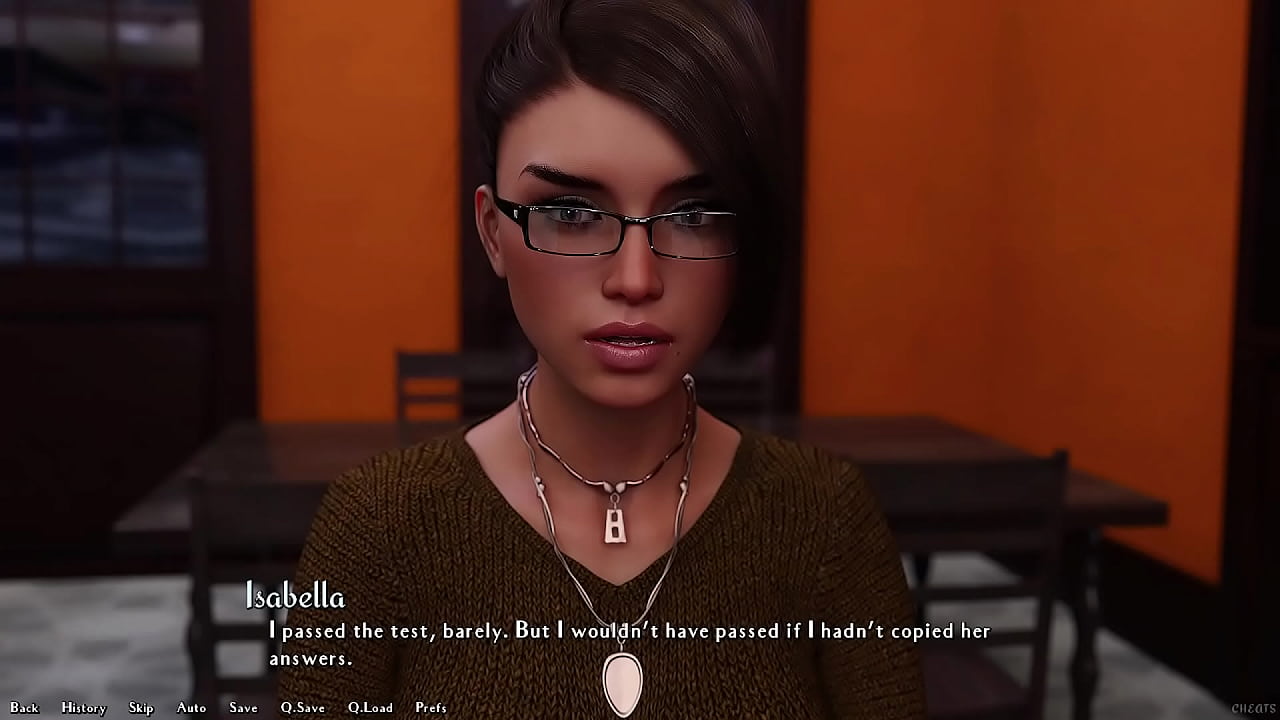The width and height of the screenshot is (1280, 720).
Task: Click the dialogue text to advance the story
Action: (630, 631)
